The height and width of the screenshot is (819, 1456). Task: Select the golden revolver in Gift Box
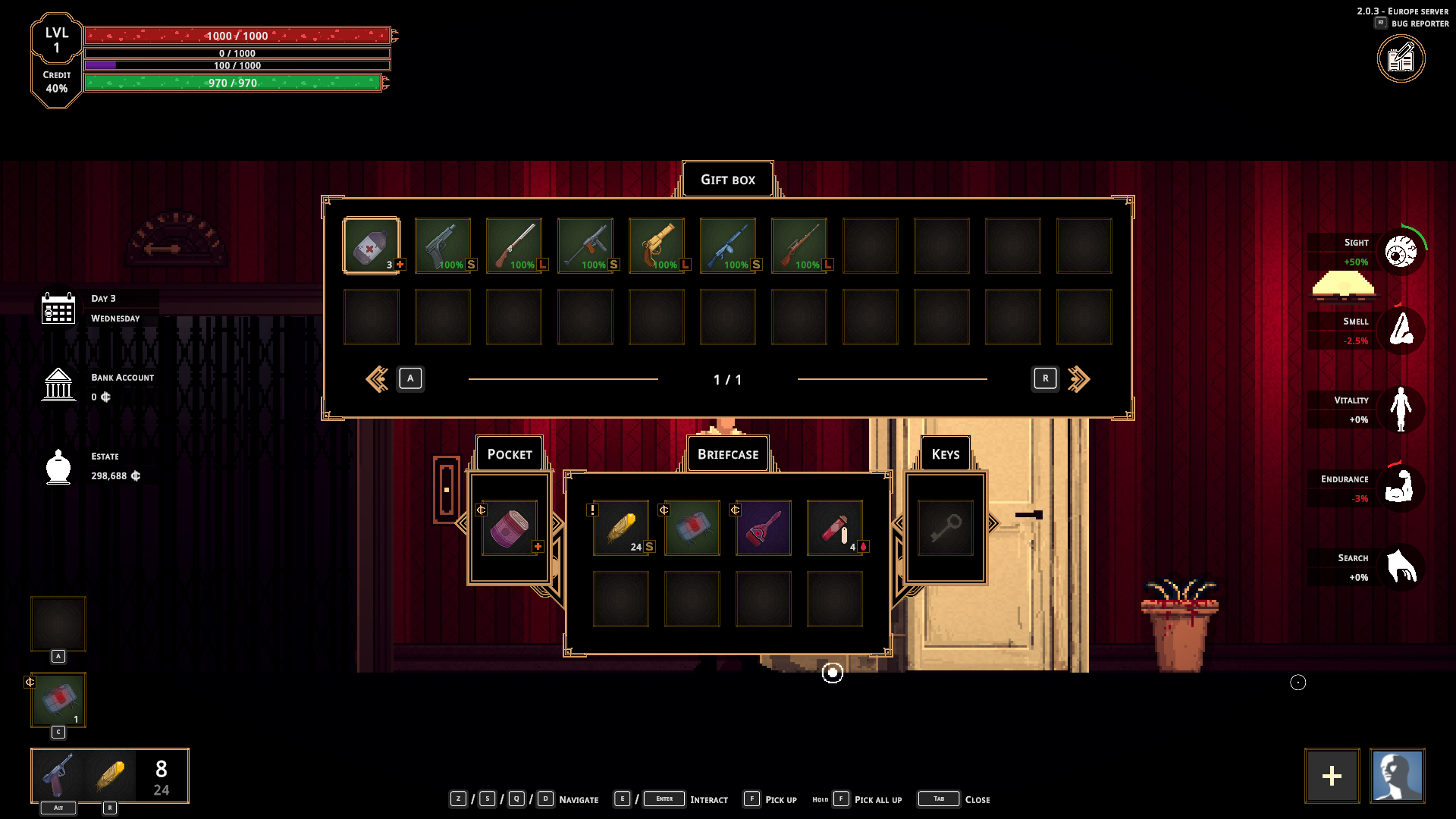coord(657,246)
